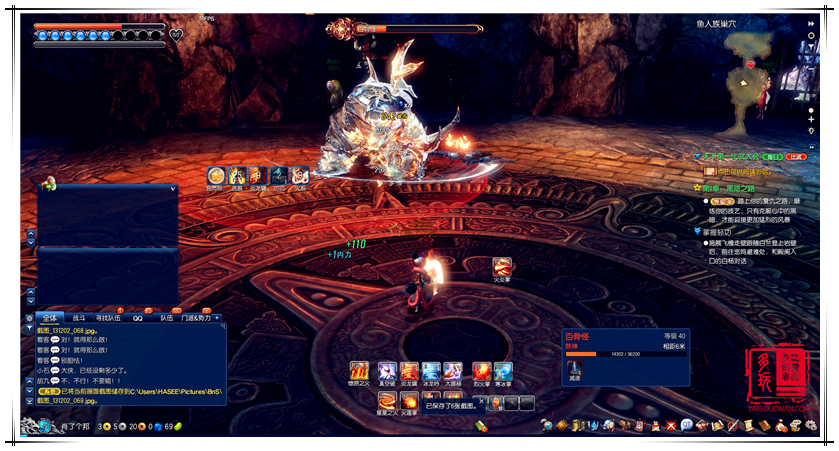The width and height of the screenshot is (839, 451).
Task: Activate the 烈火掌 skill
Action: 482,371
